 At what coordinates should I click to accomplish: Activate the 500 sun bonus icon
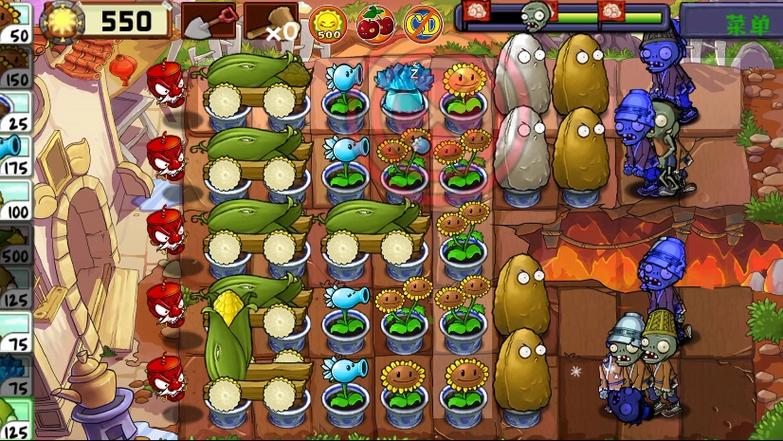click(328, 23)
